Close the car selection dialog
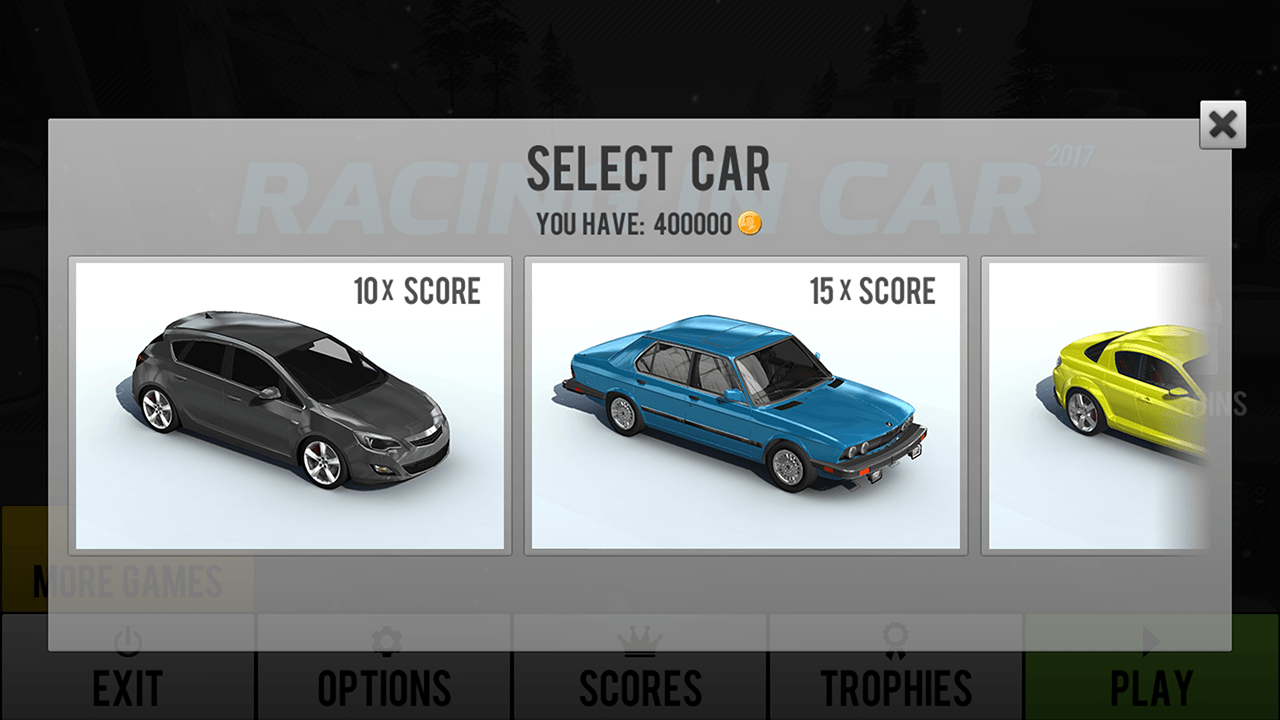 (1221, 125)
